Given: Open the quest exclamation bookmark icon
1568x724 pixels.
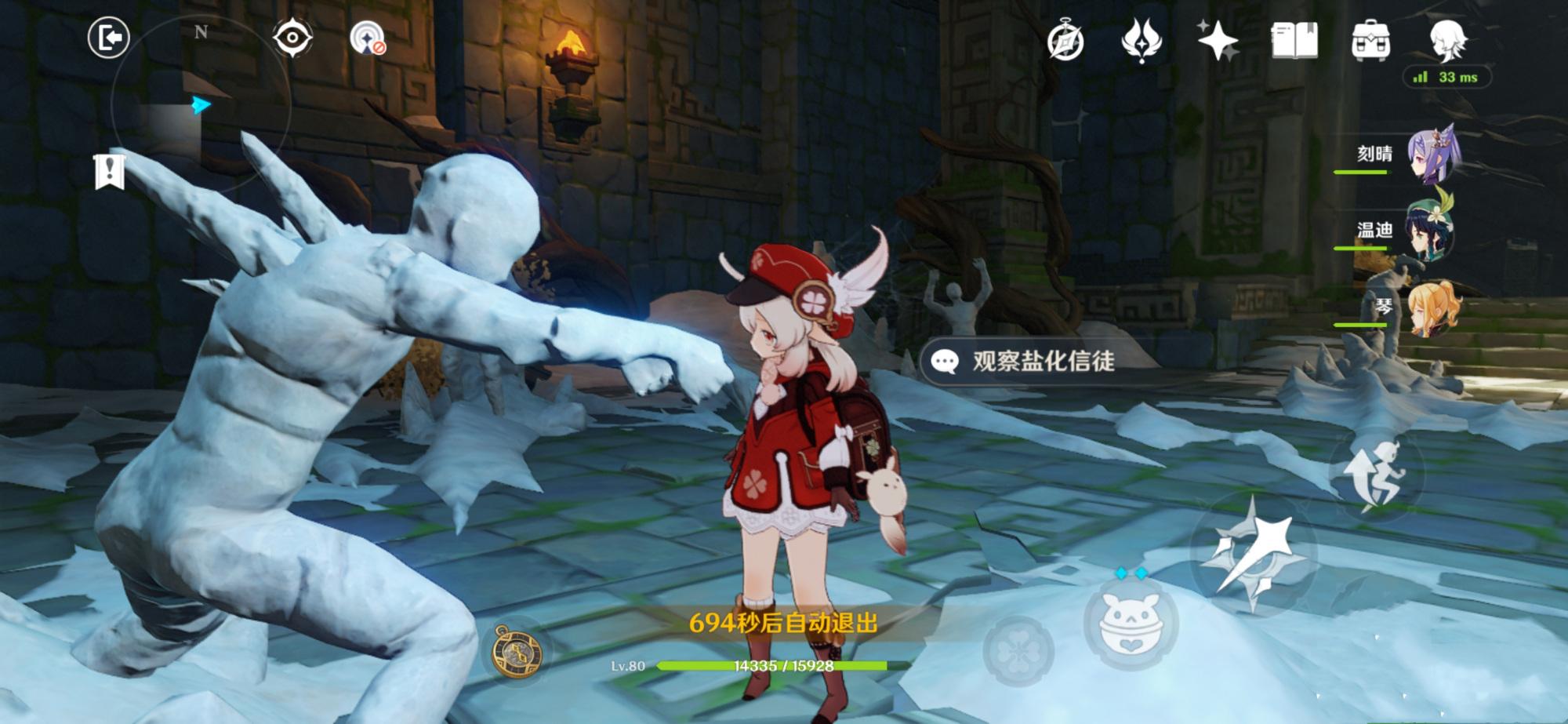Looking at the screenshot, I should 110,171.
